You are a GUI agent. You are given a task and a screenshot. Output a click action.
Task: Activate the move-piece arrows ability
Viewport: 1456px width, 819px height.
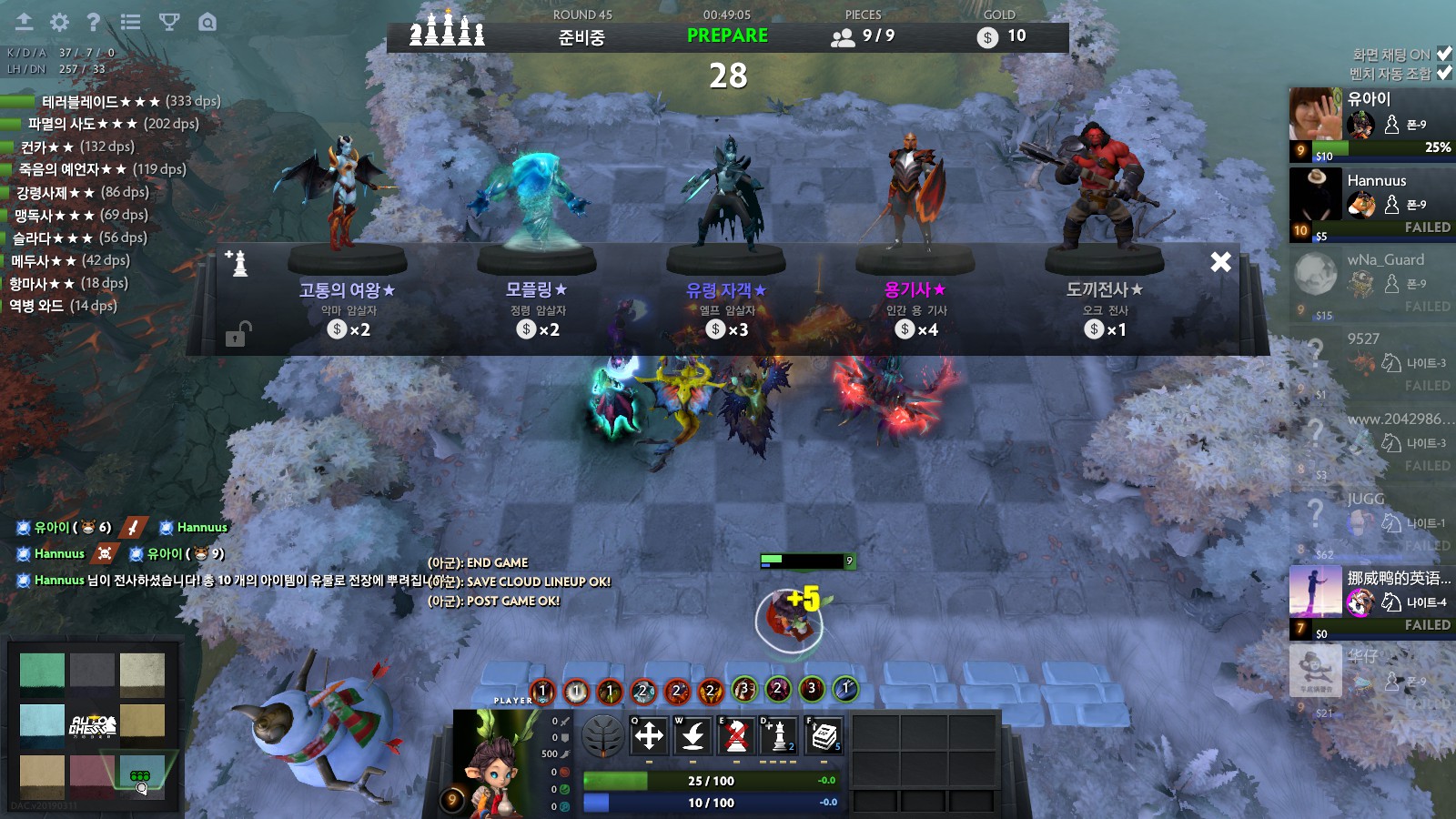[x=649, y=735]
